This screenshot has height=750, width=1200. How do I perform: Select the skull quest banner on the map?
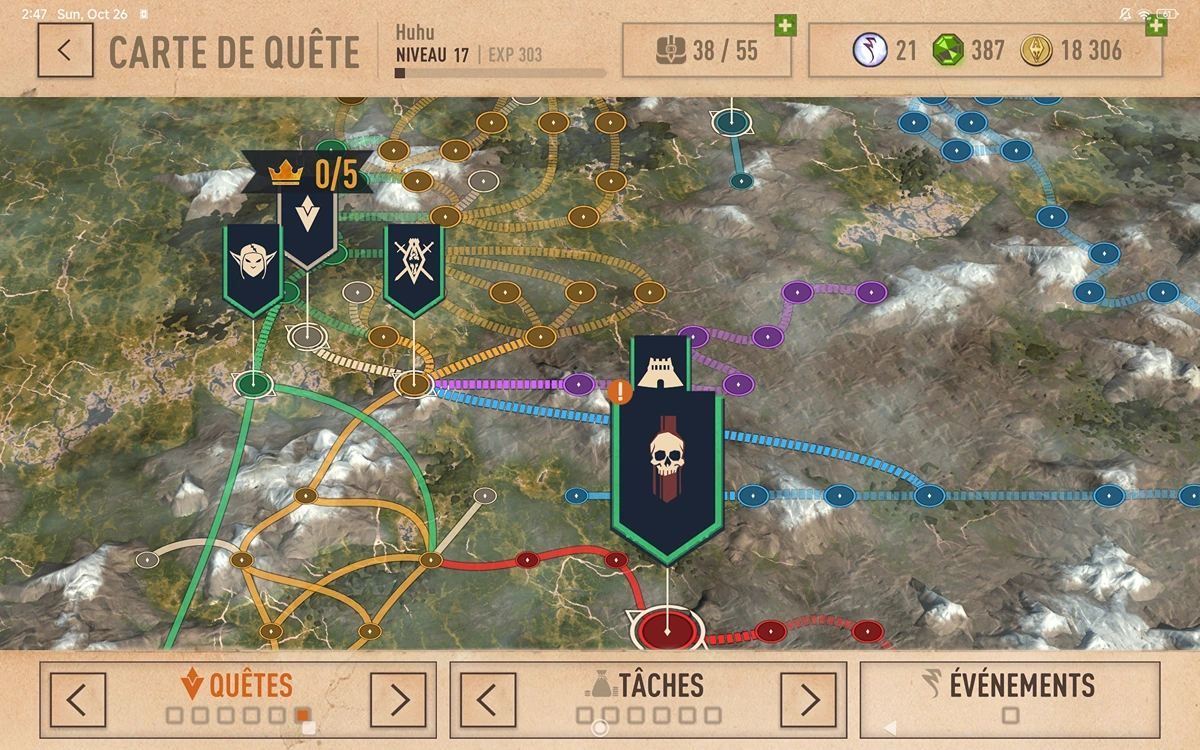667,470
